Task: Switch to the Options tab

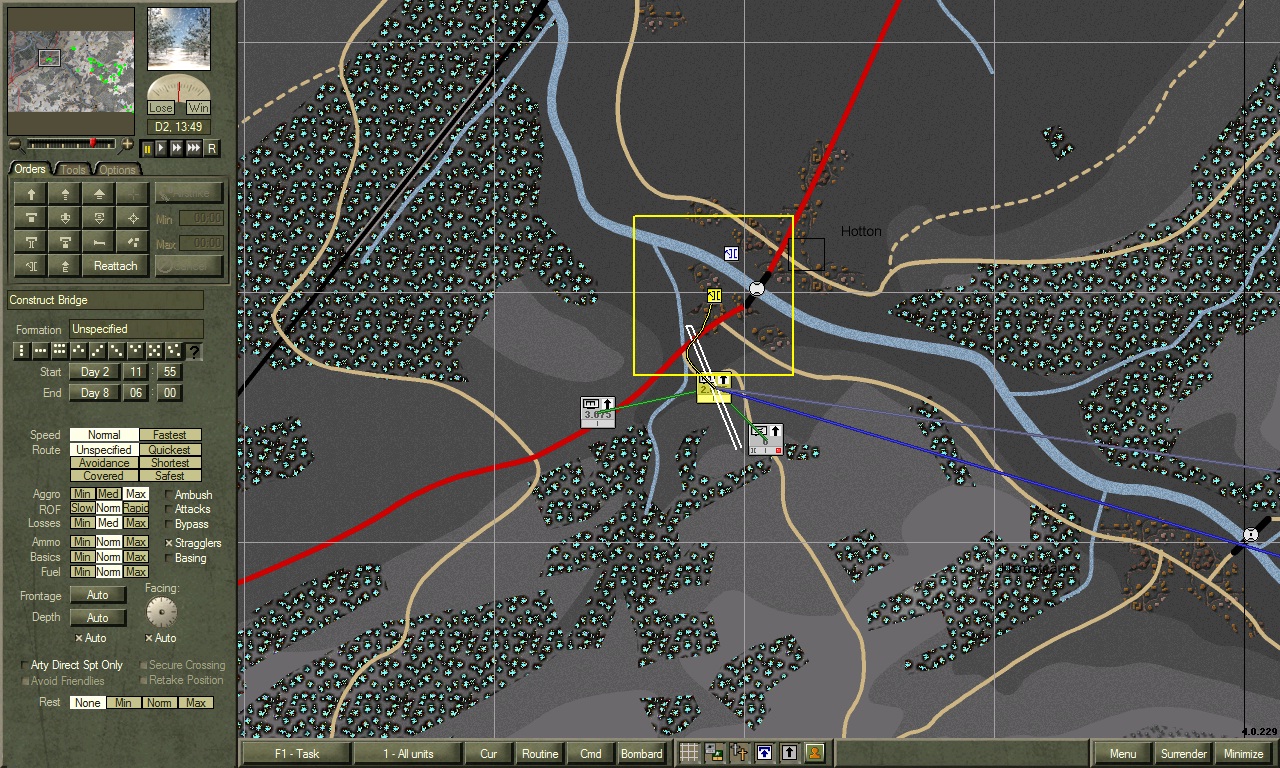Action: pos(117,169)
